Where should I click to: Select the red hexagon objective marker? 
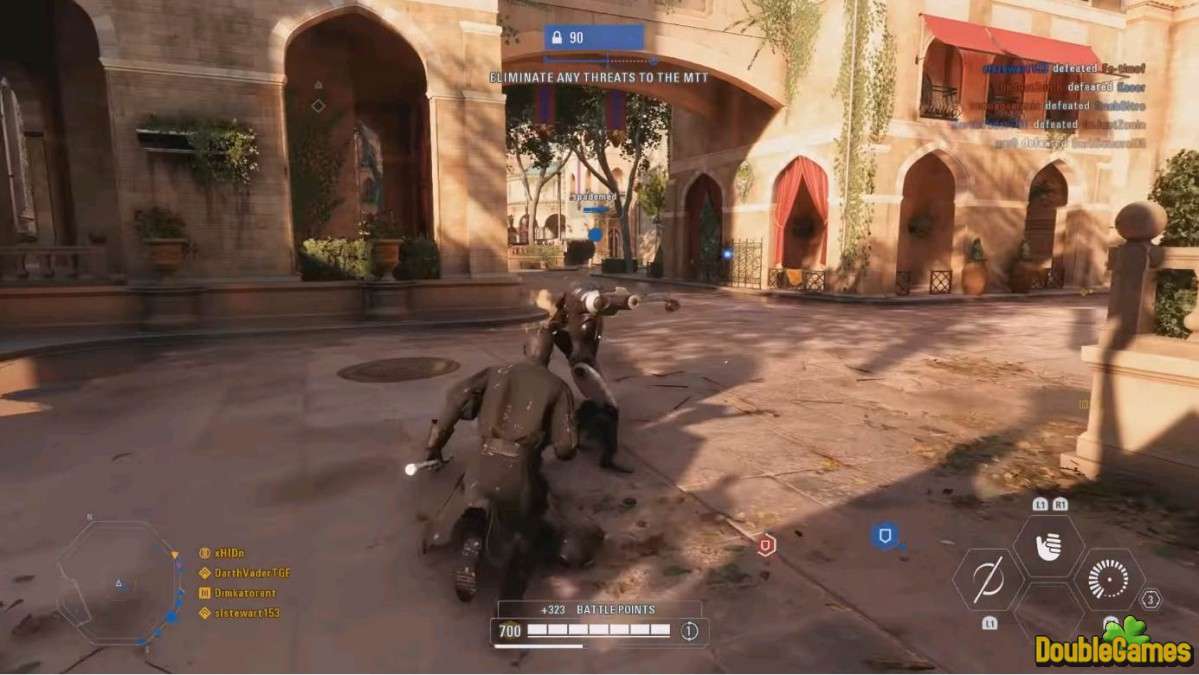[x=766, y=545]
